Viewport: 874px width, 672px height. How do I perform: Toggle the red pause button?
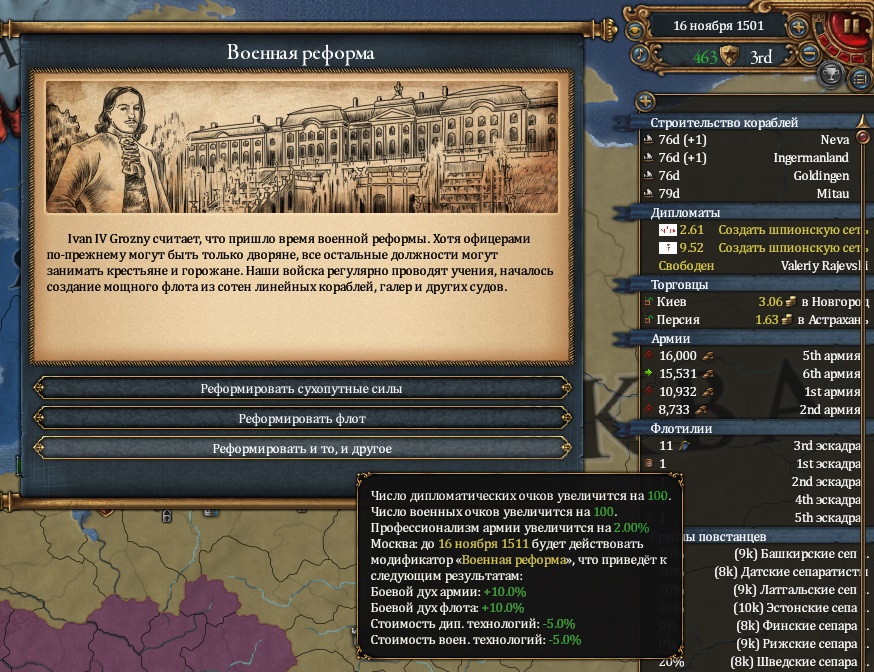851,25
